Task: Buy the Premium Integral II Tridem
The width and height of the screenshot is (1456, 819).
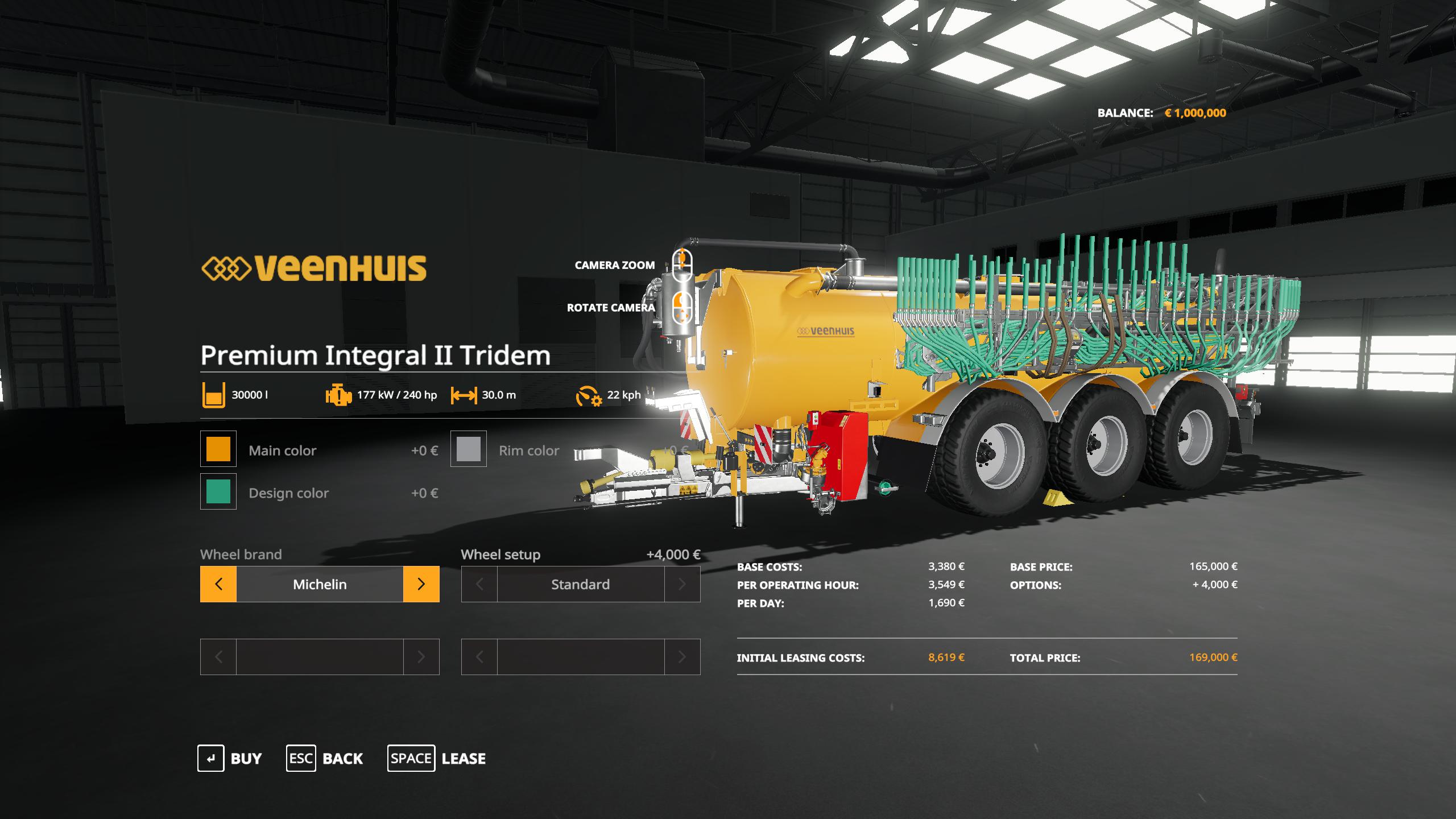Action: (x=230, y=758)
